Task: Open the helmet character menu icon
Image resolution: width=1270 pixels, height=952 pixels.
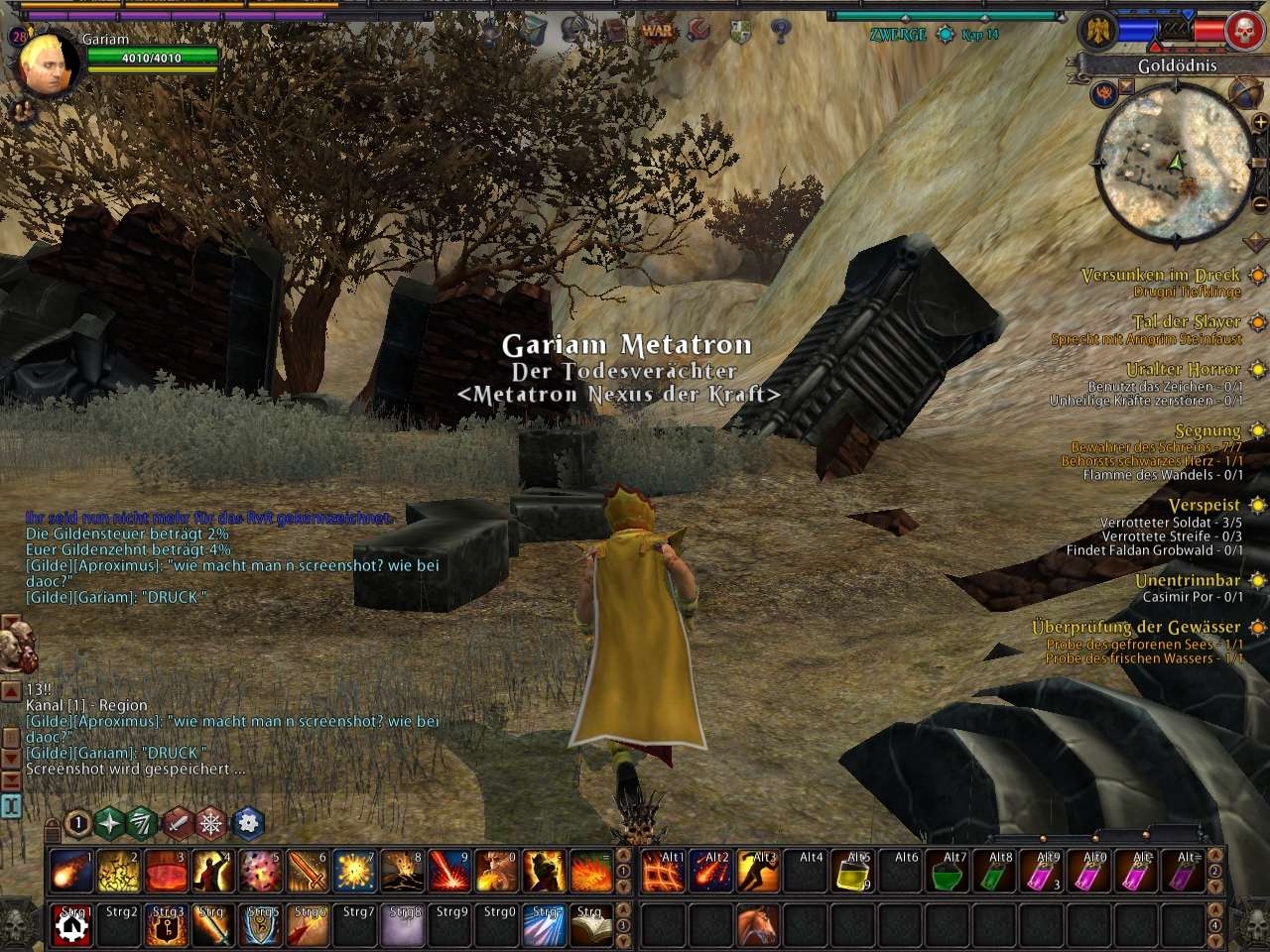Action: click(x=573, y=30)
